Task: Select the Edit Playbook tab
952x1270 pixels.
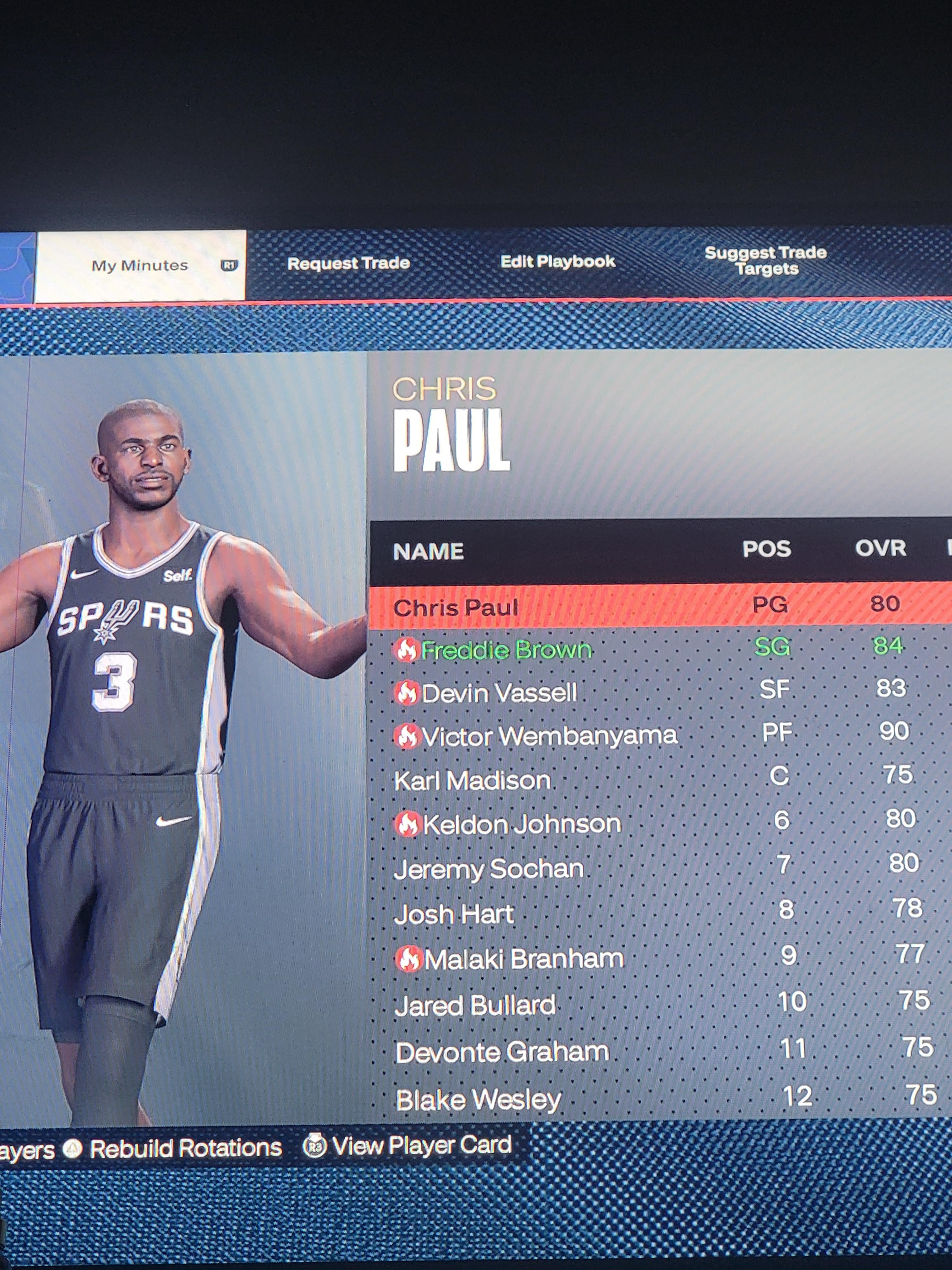Action: pos(557,262)
